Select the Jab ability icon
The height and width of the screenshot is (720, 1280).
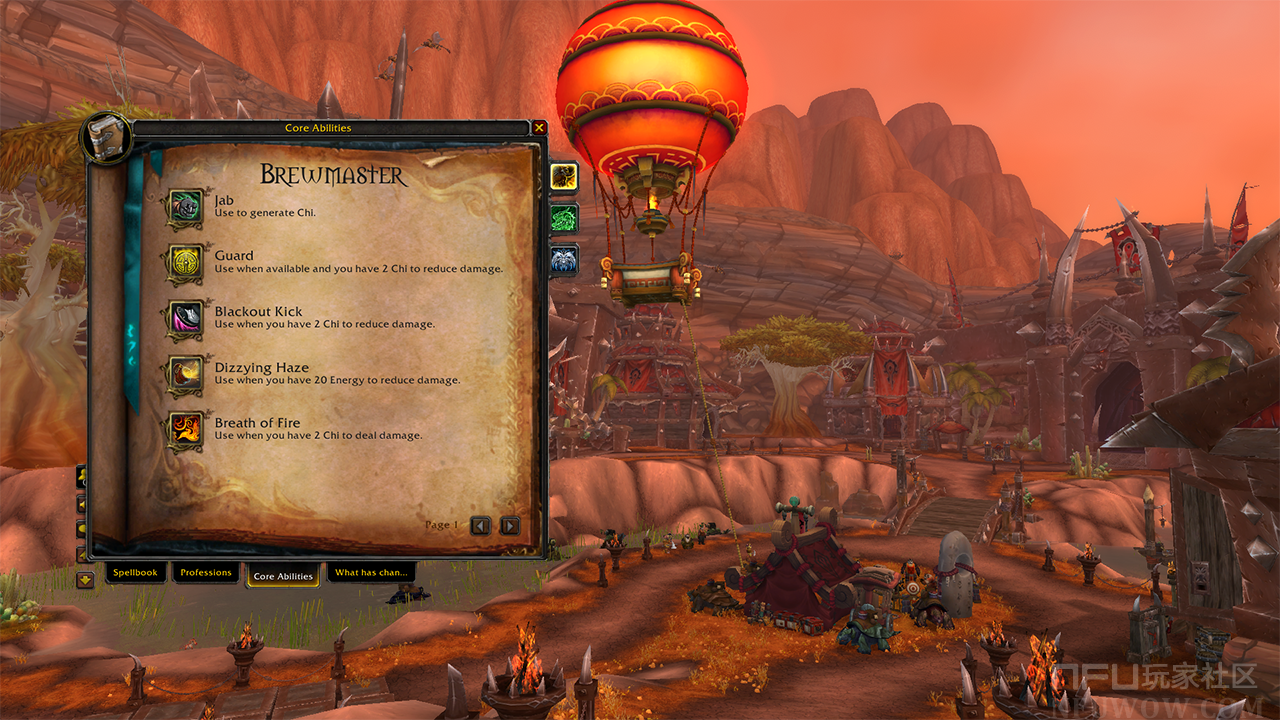point(185,207)
